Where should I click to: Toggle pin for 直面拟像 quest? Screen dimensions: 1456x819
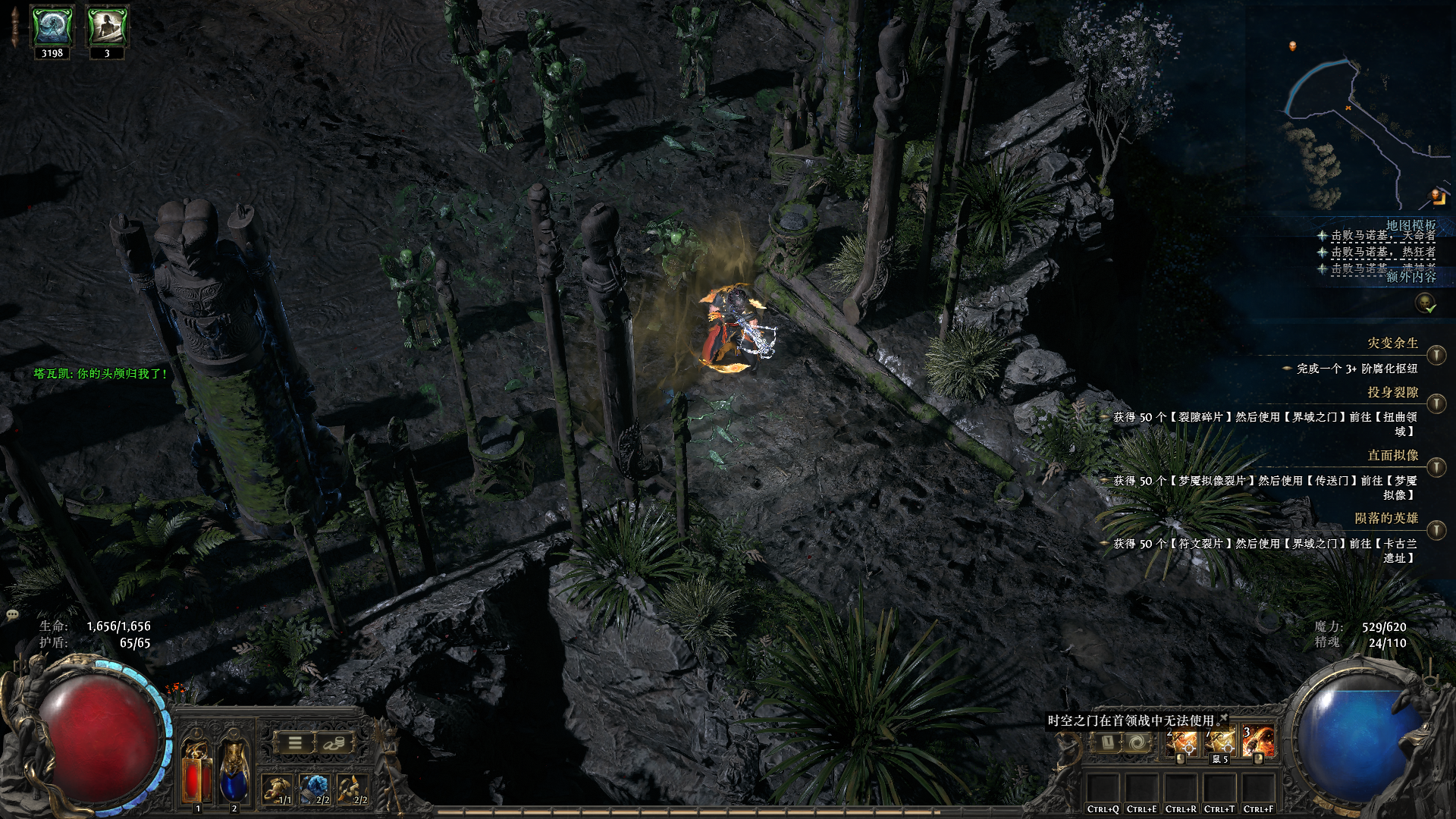(x=1436, y=466)
